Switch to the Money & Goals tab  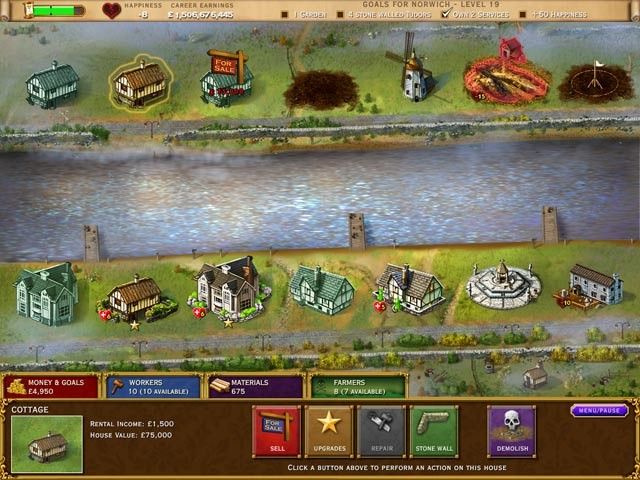click(x=50, y=386)
